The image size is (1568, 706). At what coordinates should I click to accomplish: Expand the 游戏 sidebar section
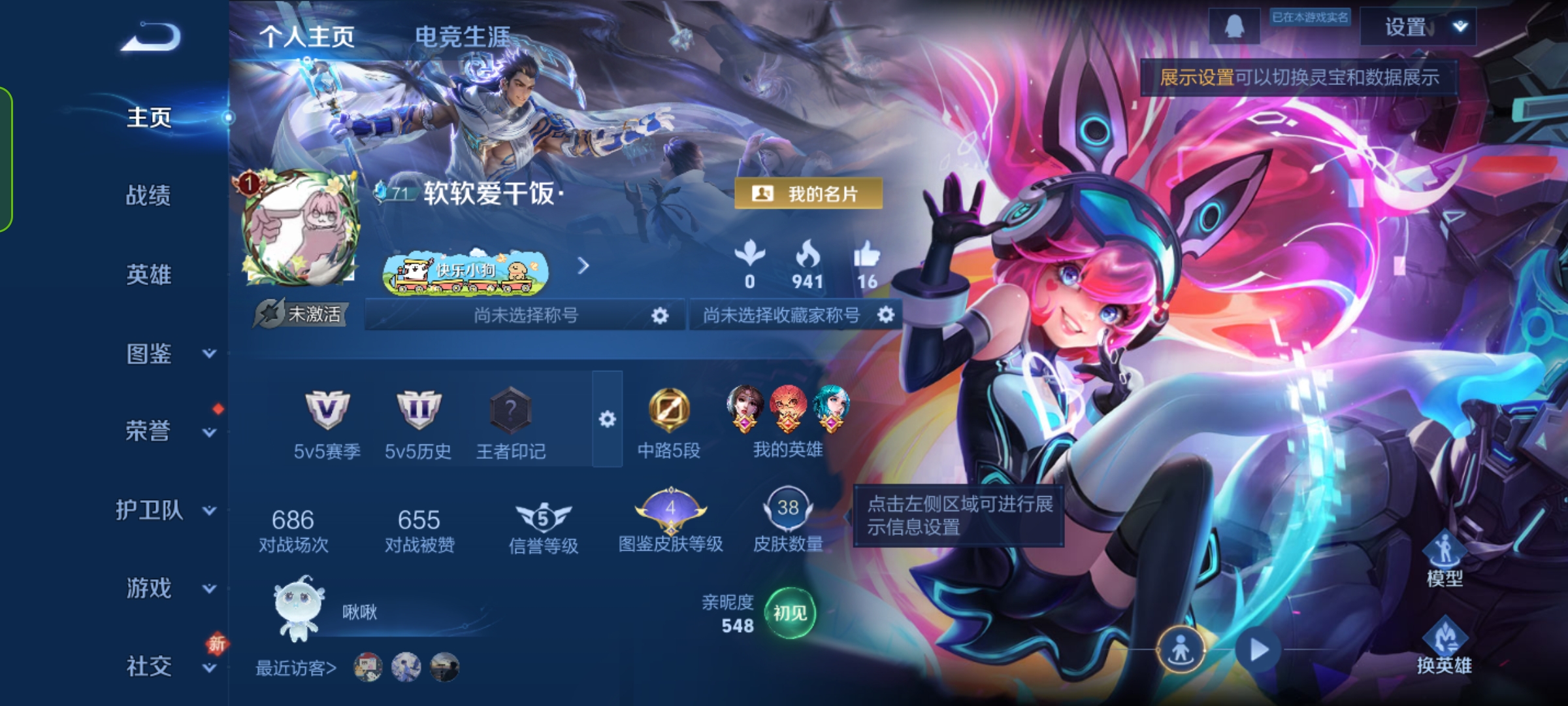point(169,588)
